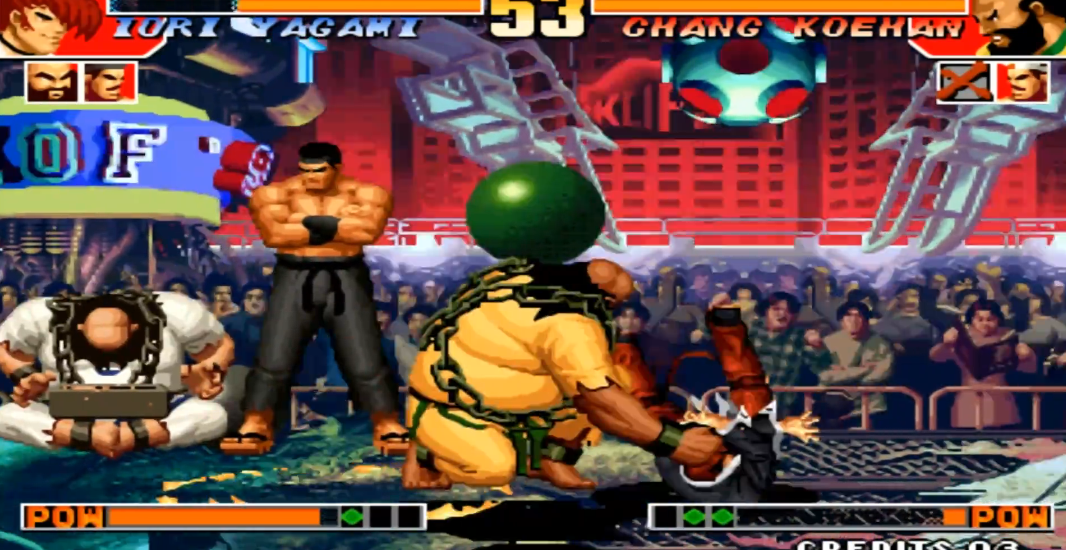This screenshot has height=550, width=1066.
Task: Select the white-haired reserve teammate portrait
Action: coord(1023,83)
